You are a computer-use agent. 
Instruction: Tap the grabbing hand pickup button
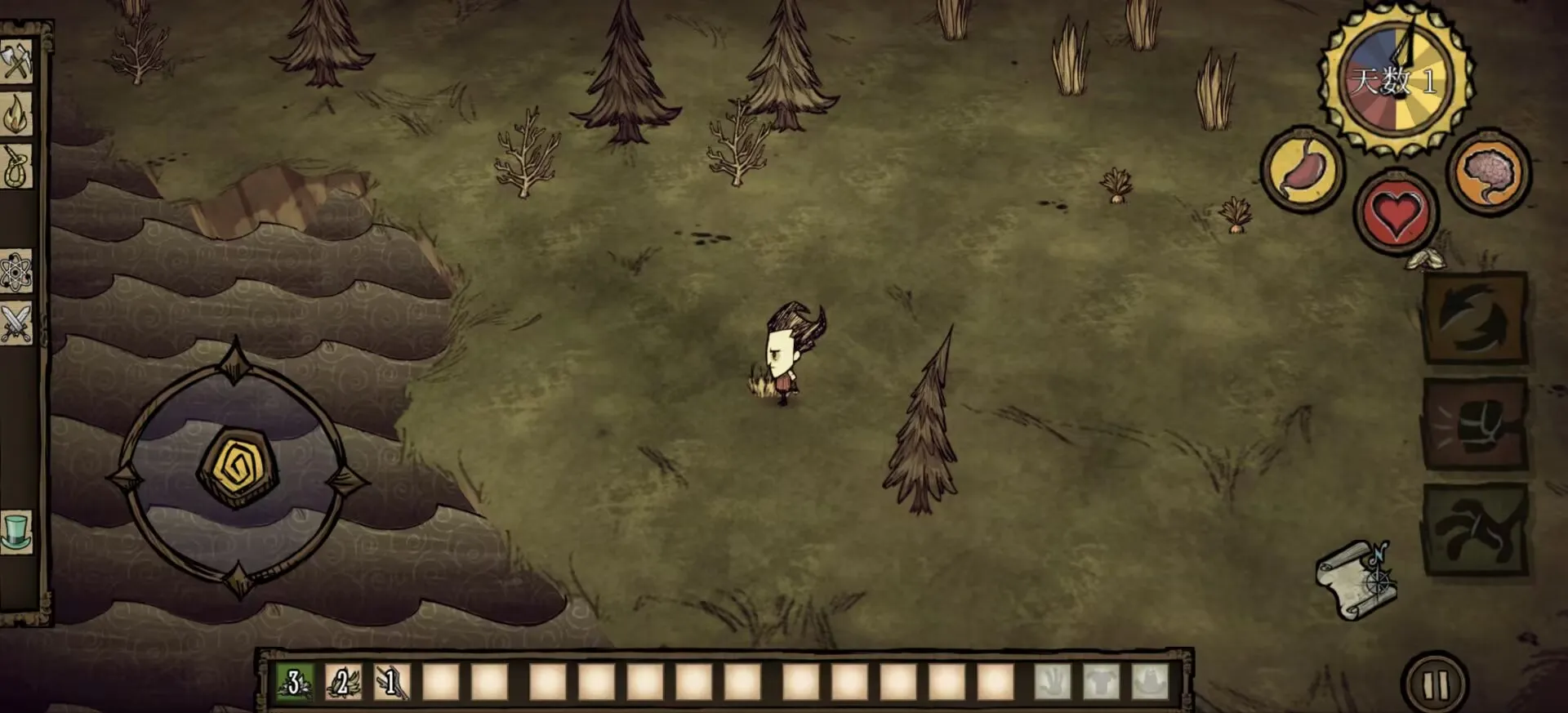(x=1477, y=529)
